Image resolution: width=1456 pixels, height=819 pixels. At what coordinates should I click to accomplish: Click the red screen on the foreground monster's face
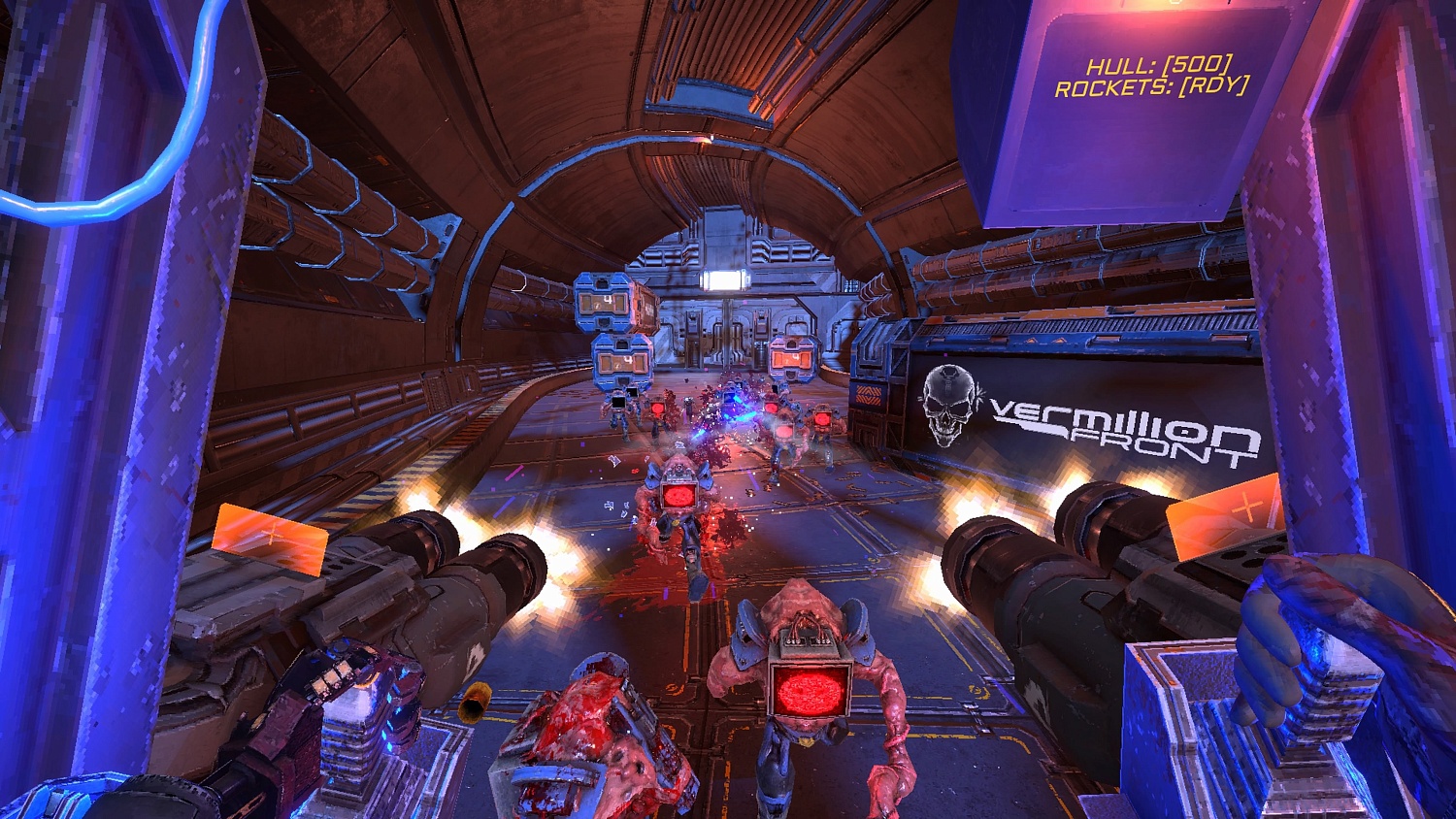tap(809, 691)
